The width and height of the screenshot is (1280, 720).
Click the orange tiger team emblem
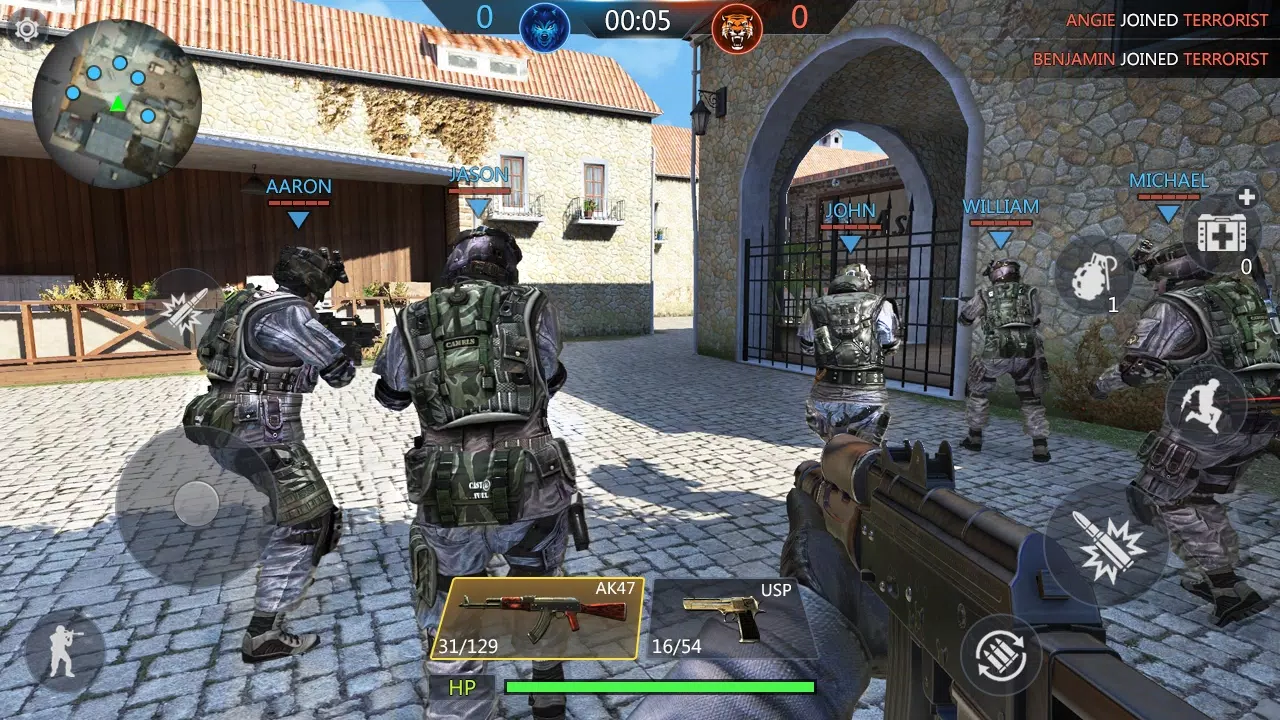(735, 22)
